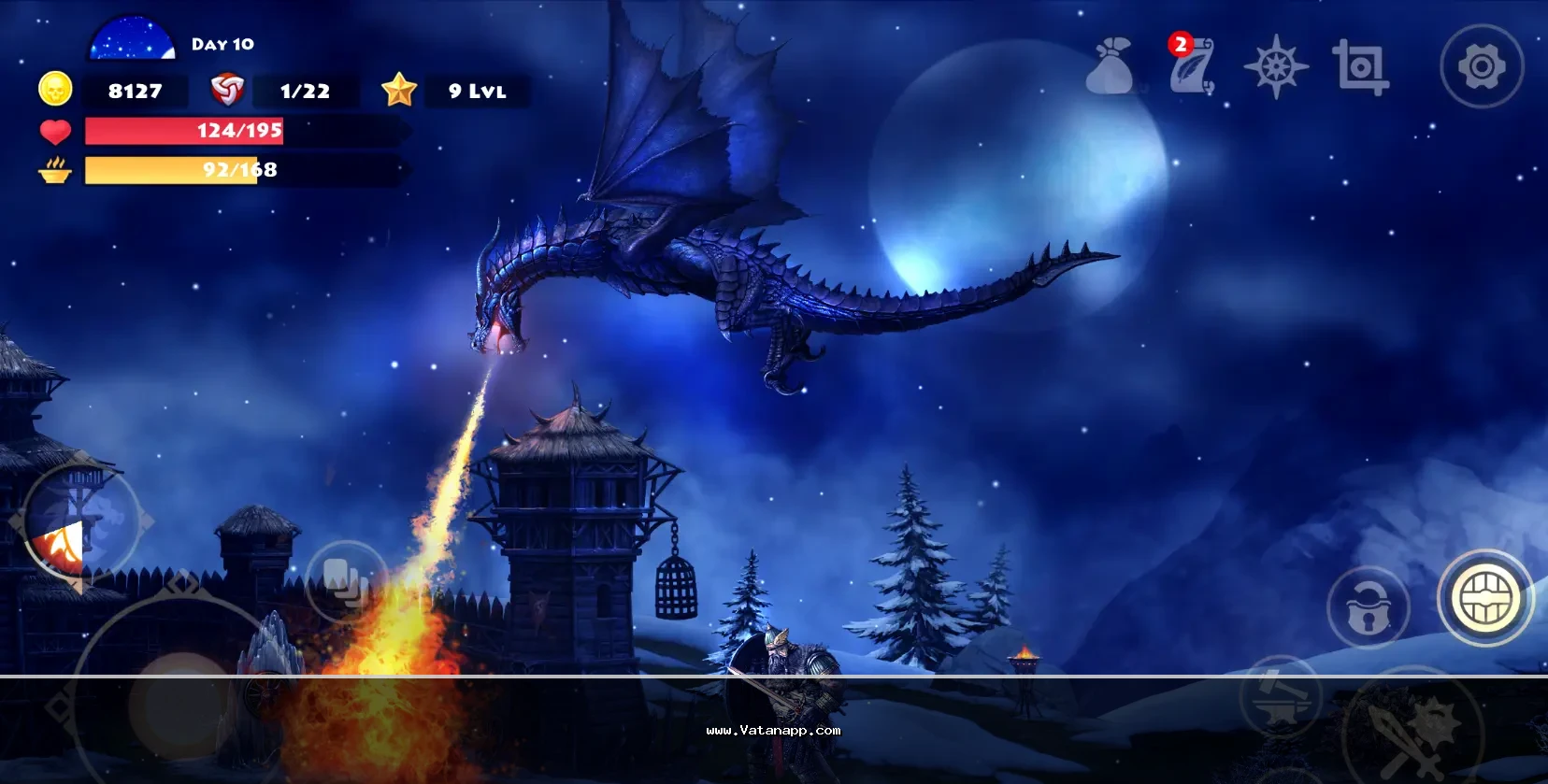
Task: Click the day-night cycle dial
Action: (x=132, y=40)
